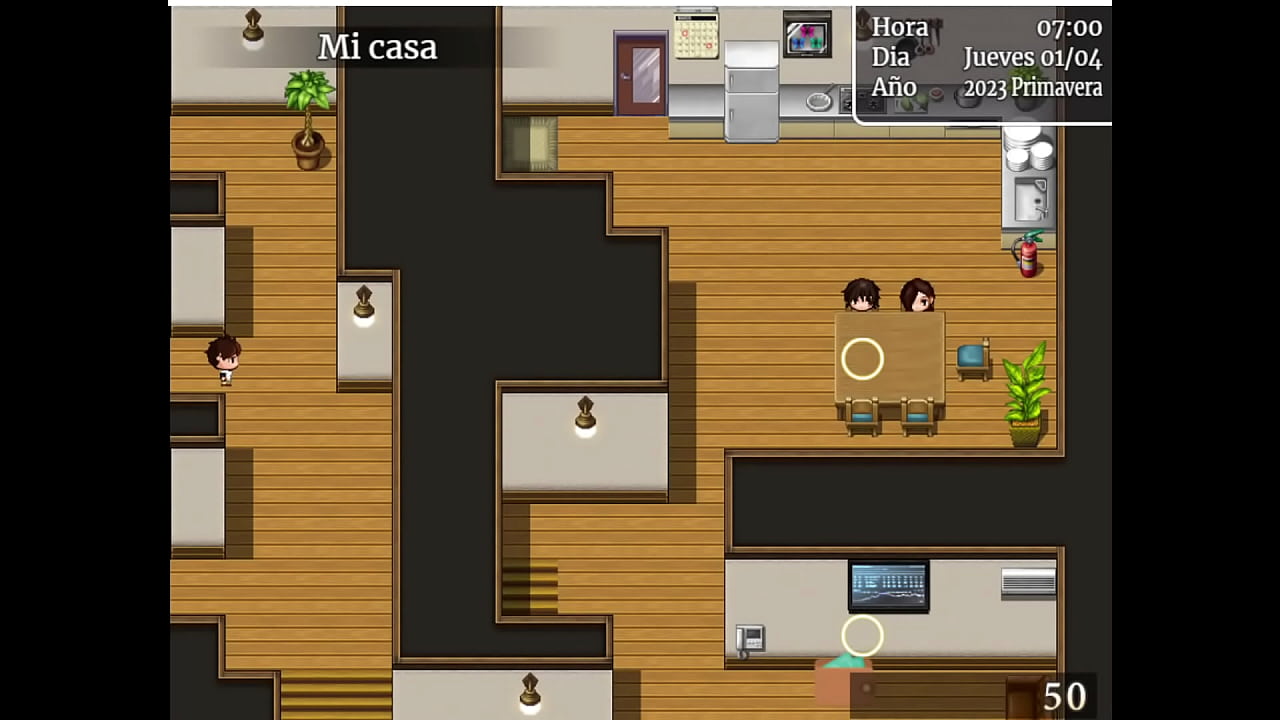The image size is (1280, 720).
Task: Click the Mi casa location label
Action: click(377, 46)
